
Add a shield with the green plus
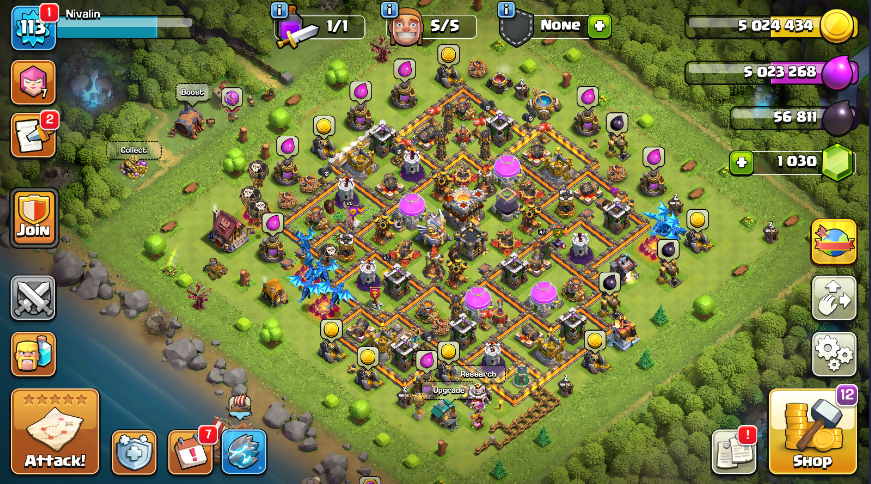[599, 26]
